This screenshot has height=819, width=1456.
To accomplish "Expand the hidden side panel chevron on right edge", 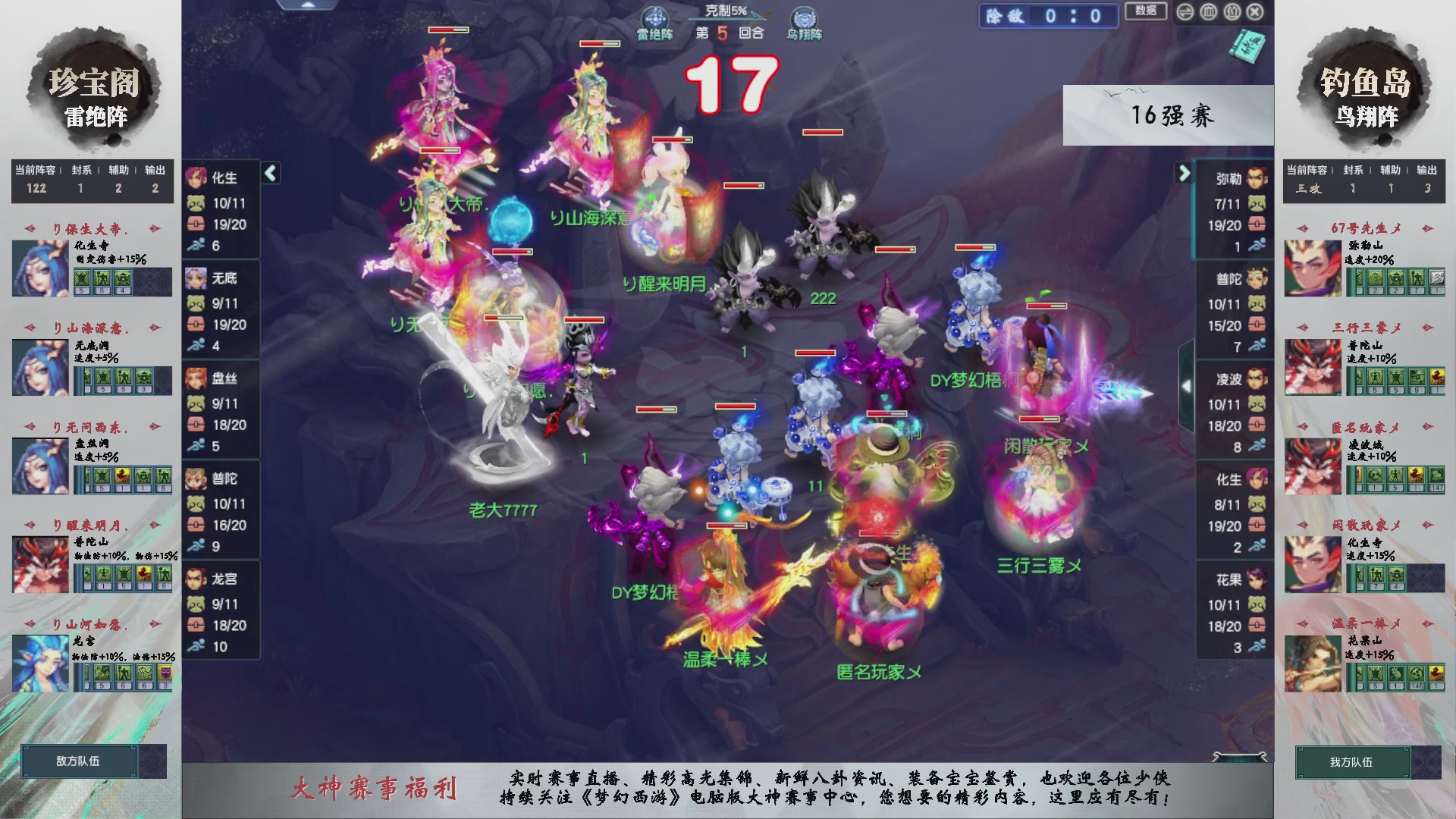I will click(x=1188, y=384).
